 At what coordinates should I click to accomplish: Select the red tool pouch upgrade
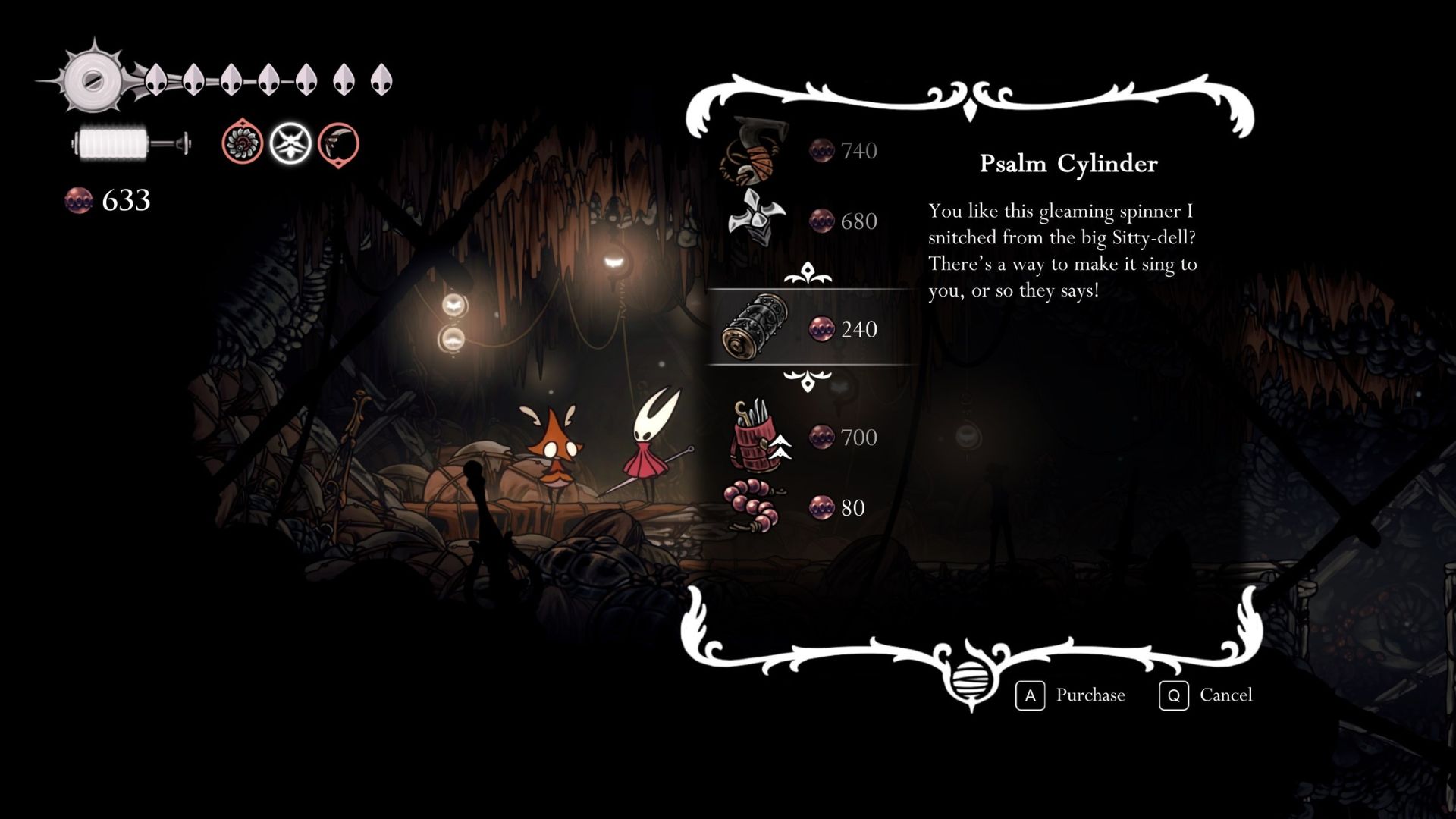755,437
